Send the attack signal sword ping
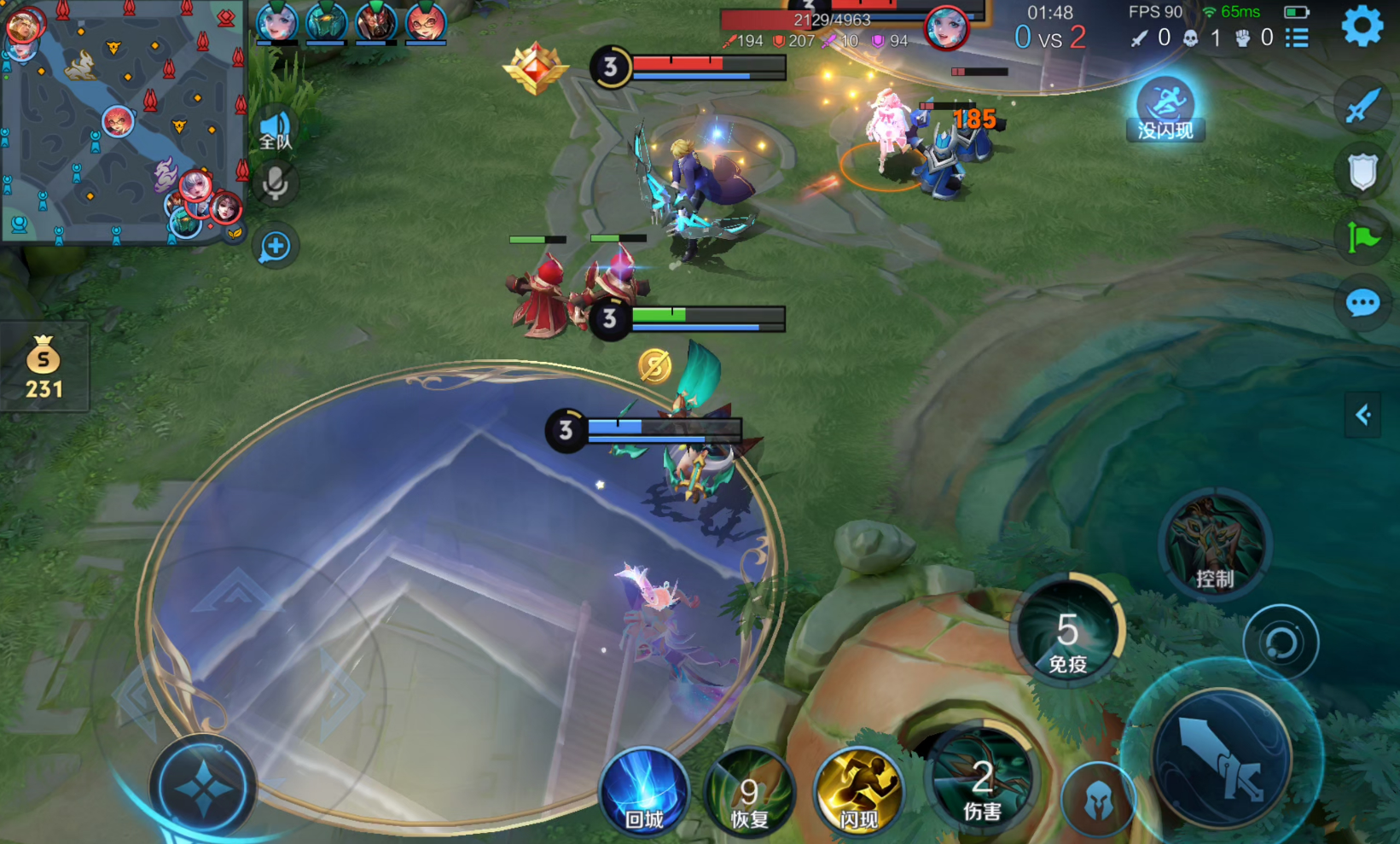 [1362, 106]
